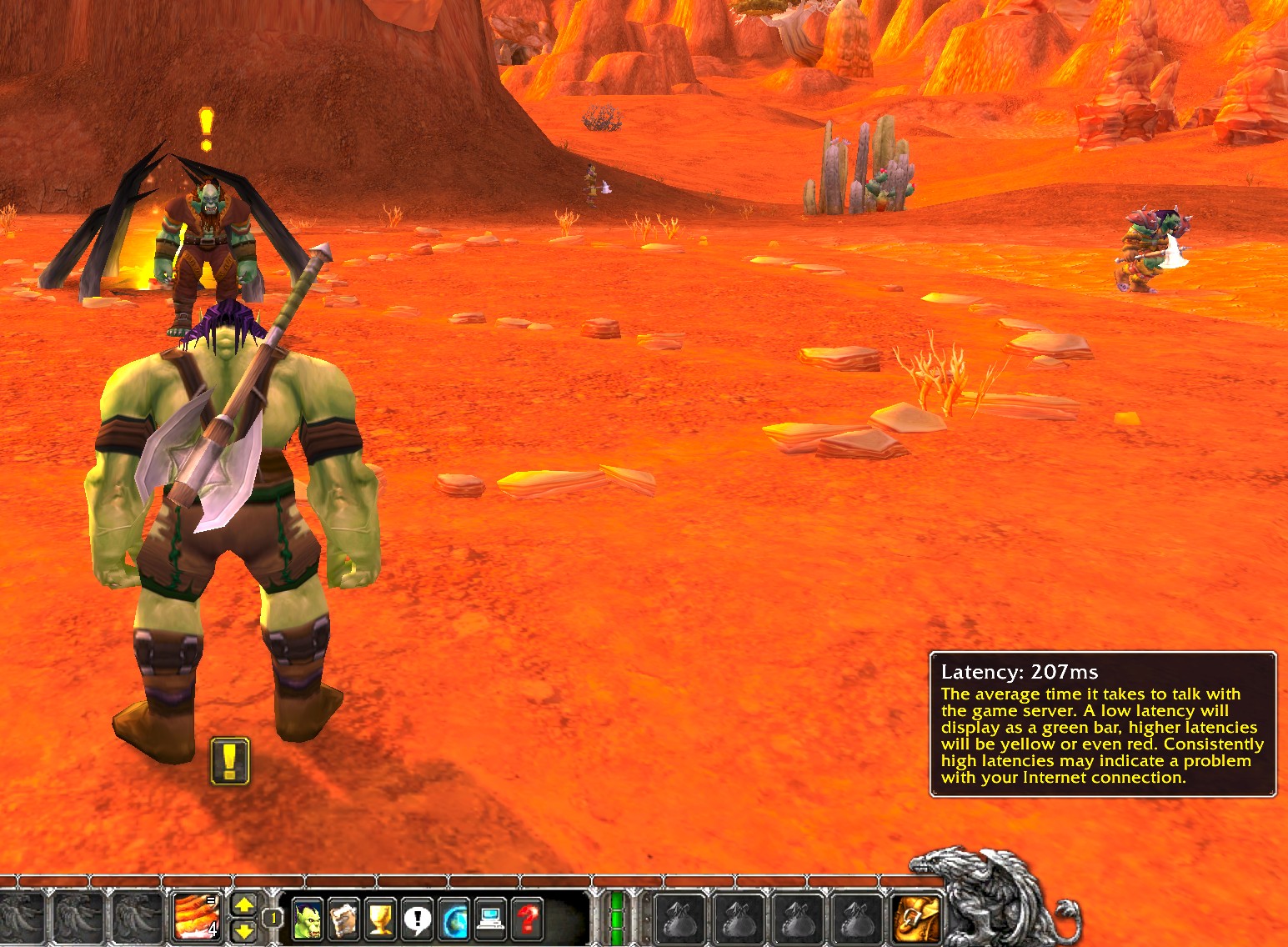Use the meat item in the action bar
1288x947 pixels.
[x=196, y=915]
